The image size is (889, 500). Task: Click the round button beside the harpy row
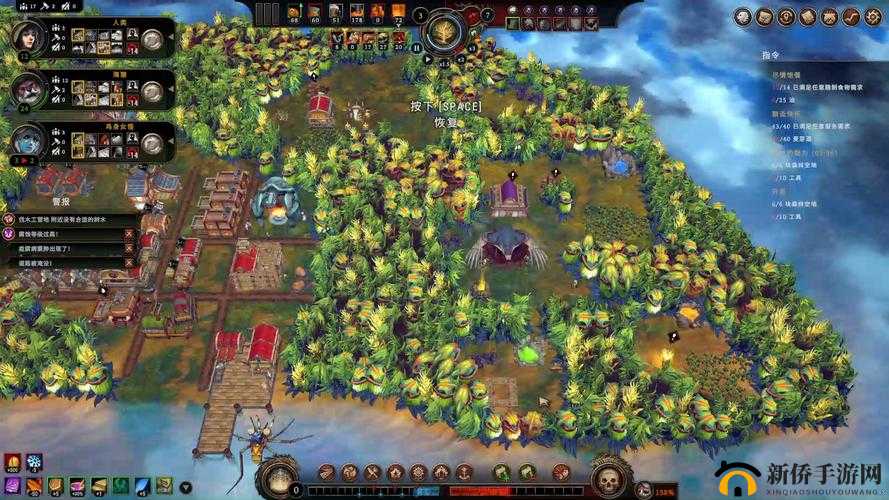(x=152, y=143)
